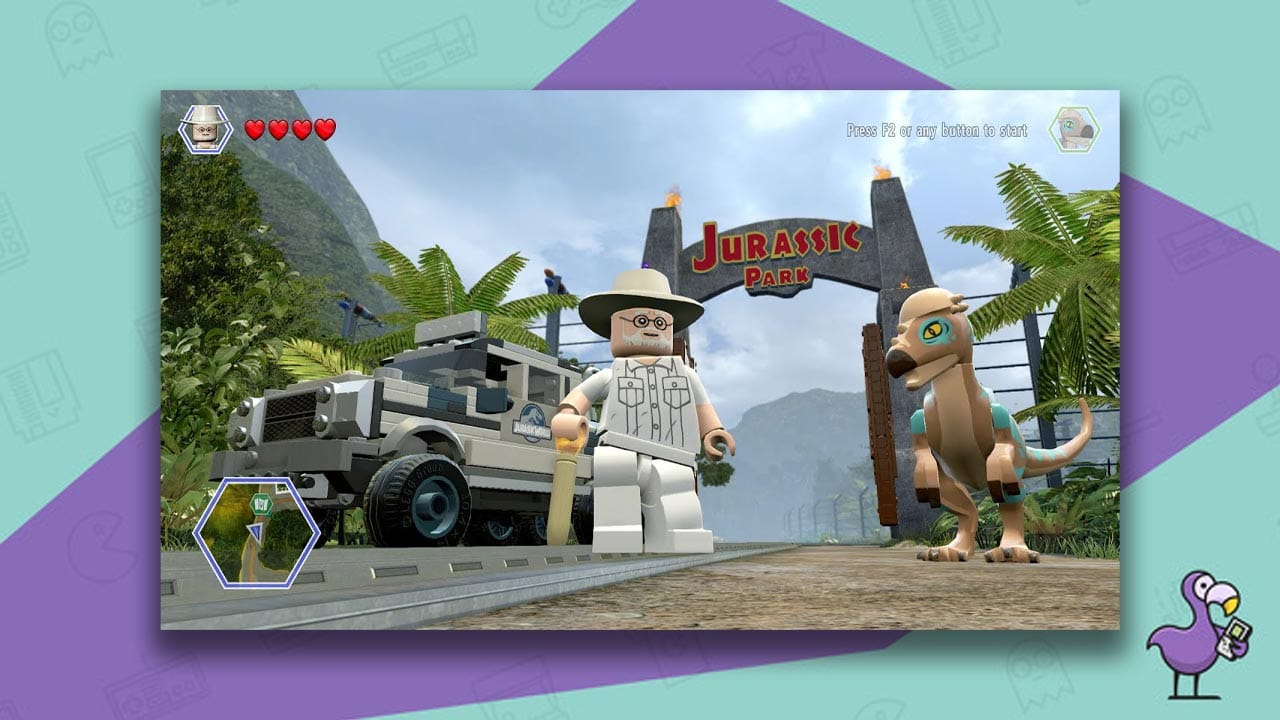This screenshot has height=720, width=1280.
Task: Click the last red heart in the health bar
Action: pyautogui.click(x=322, y=129)
